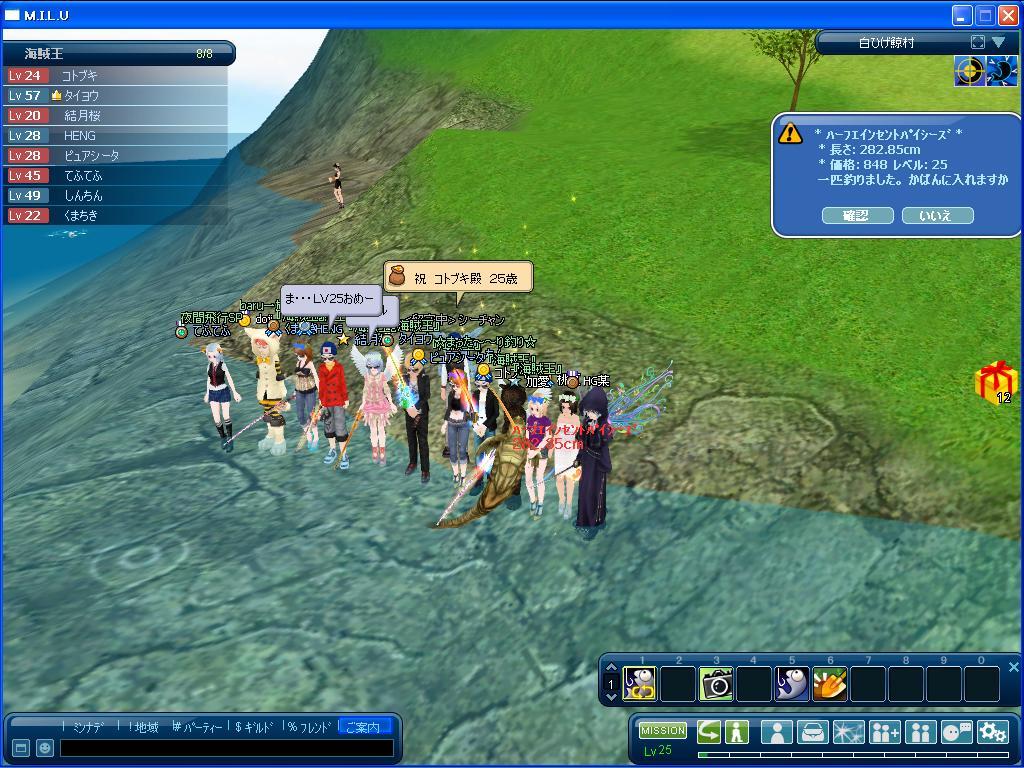The image size is (1024, 768).
Task: Open the gear settings menu
Action: [993, 732]
